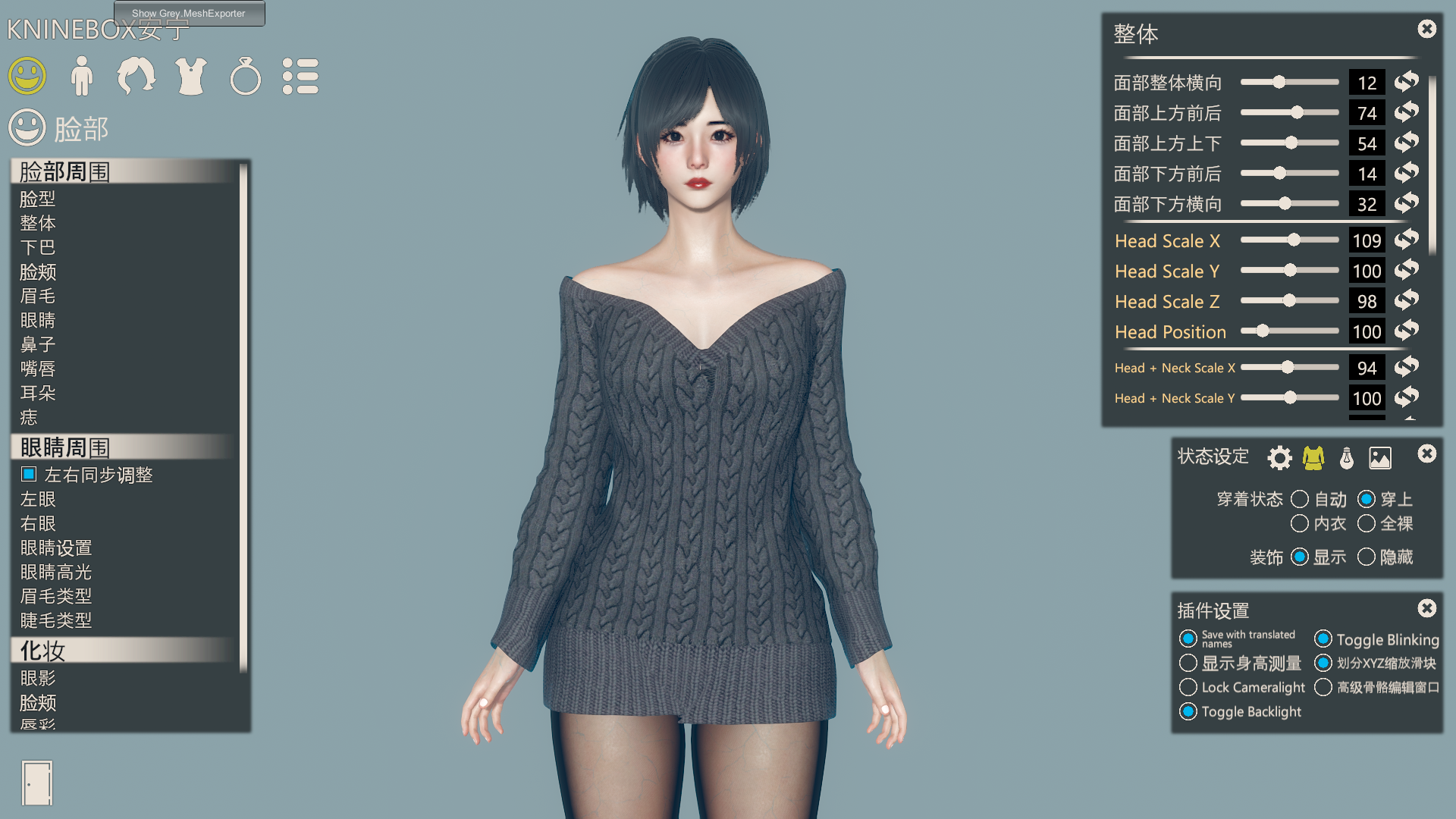The width and height of the screenshot is (1456, 819).
Task: Click the Head Position value field
Action: click(1367, 332)
